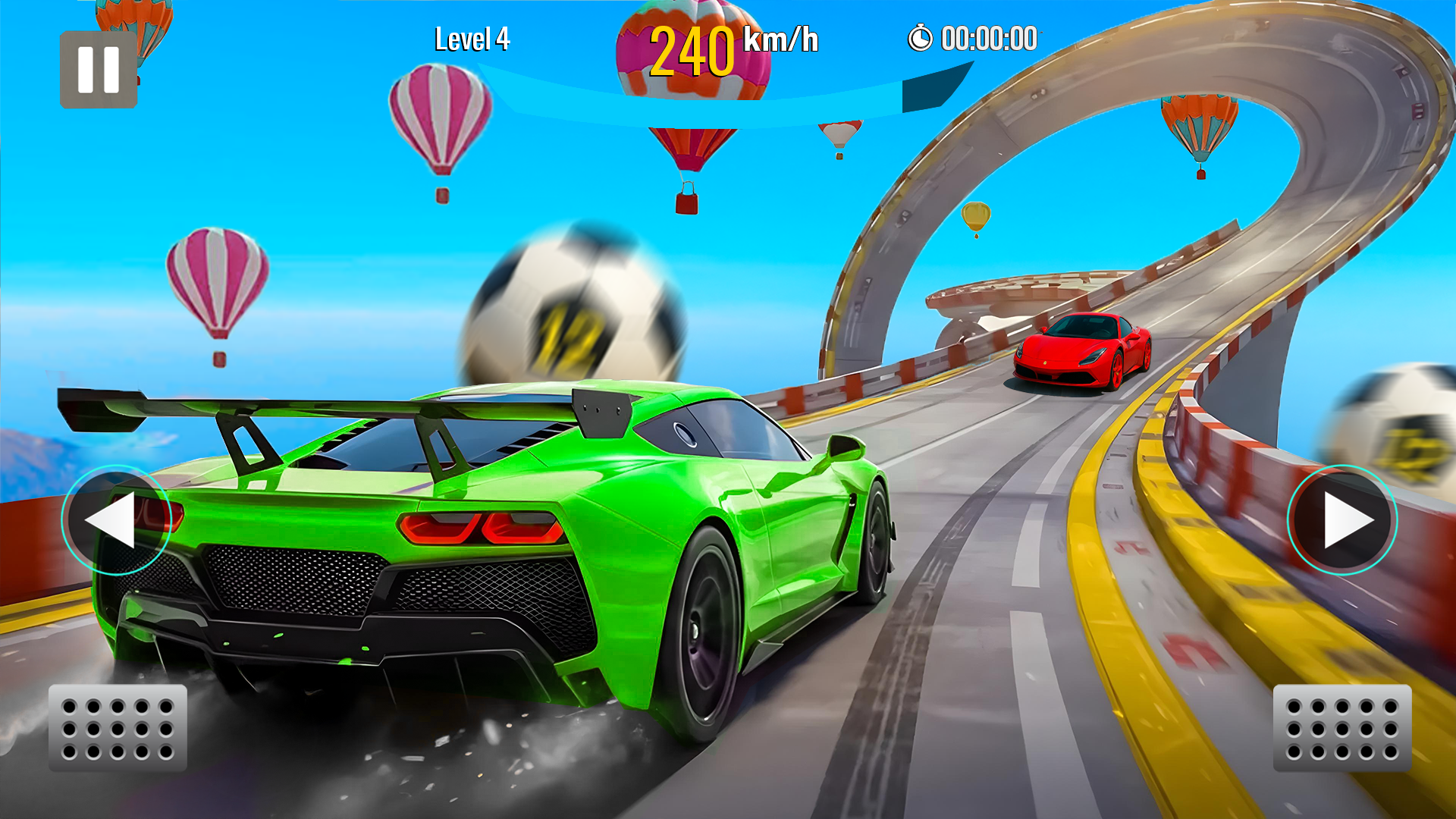Tap the pedal beneath the right steering arrow
Viewport: 1456px width, 819px height.
(x=1341, y=728)
